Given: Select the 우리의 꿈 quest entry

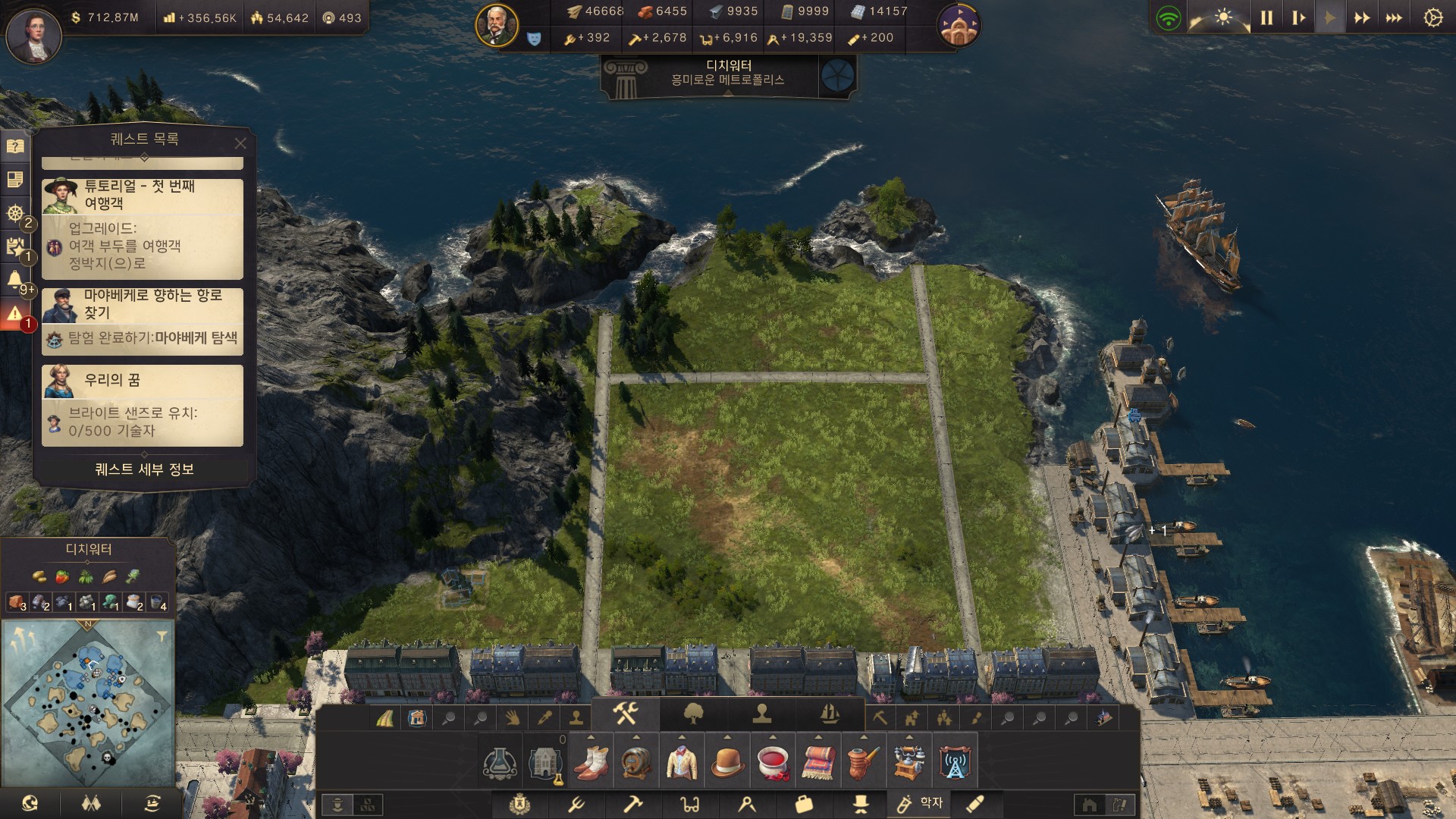Looking at the screenshot, I should coord(143,405).
